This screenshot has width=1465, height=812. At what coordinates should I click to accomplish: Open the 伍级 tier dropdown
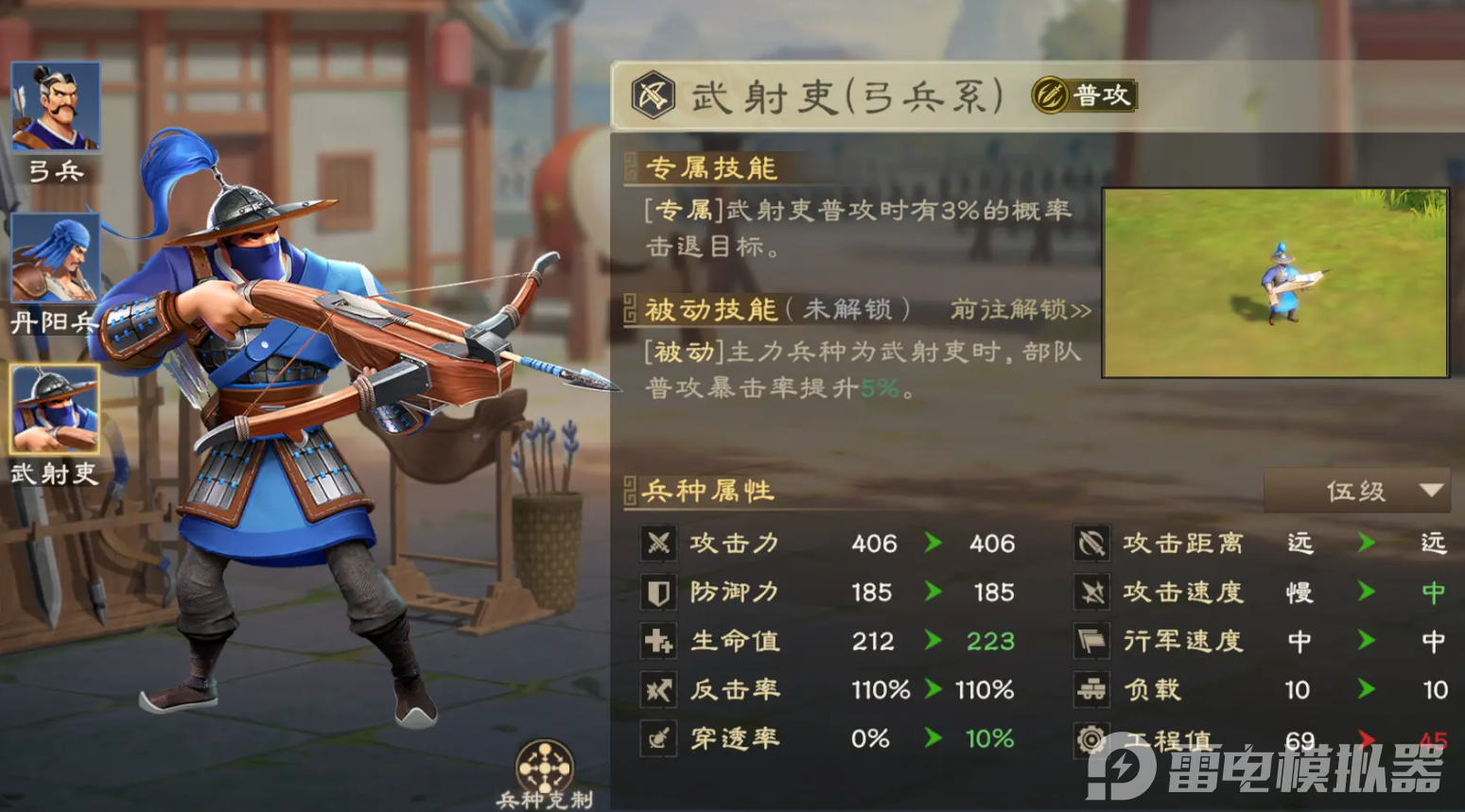[1359, 491]
